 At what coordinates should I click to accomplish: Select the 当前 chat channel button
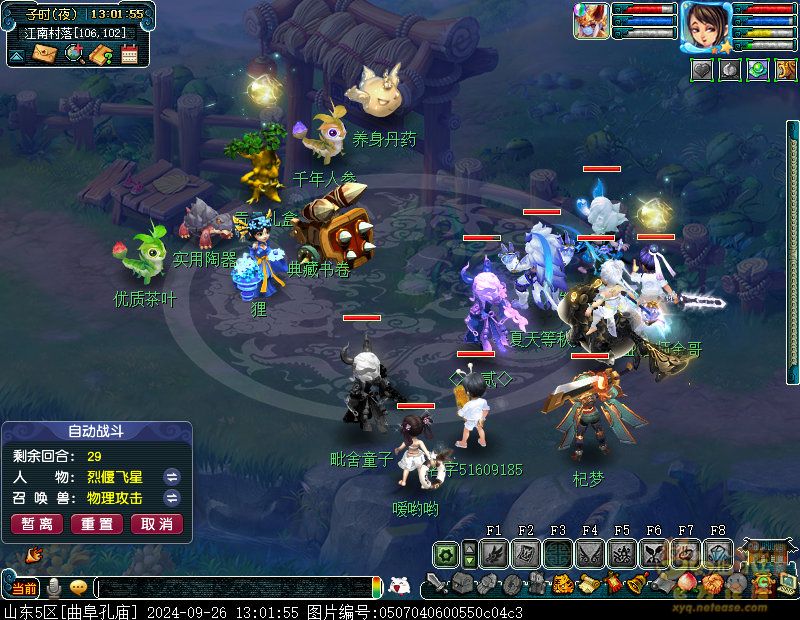tap(22, 588)
